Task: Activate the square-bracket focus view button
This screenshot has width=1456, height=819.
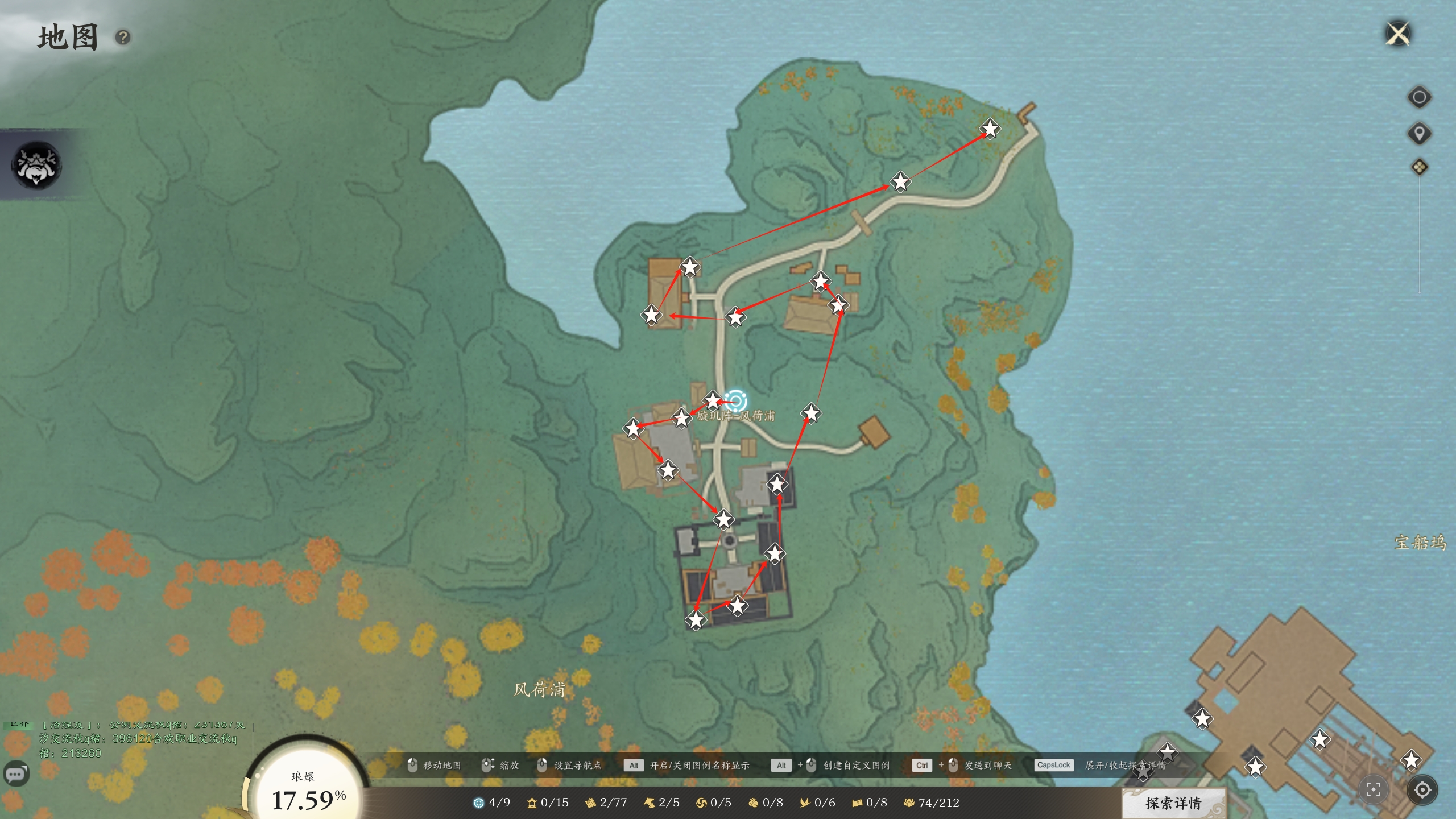Action: pyautogui.click(x=1374, y=789)
